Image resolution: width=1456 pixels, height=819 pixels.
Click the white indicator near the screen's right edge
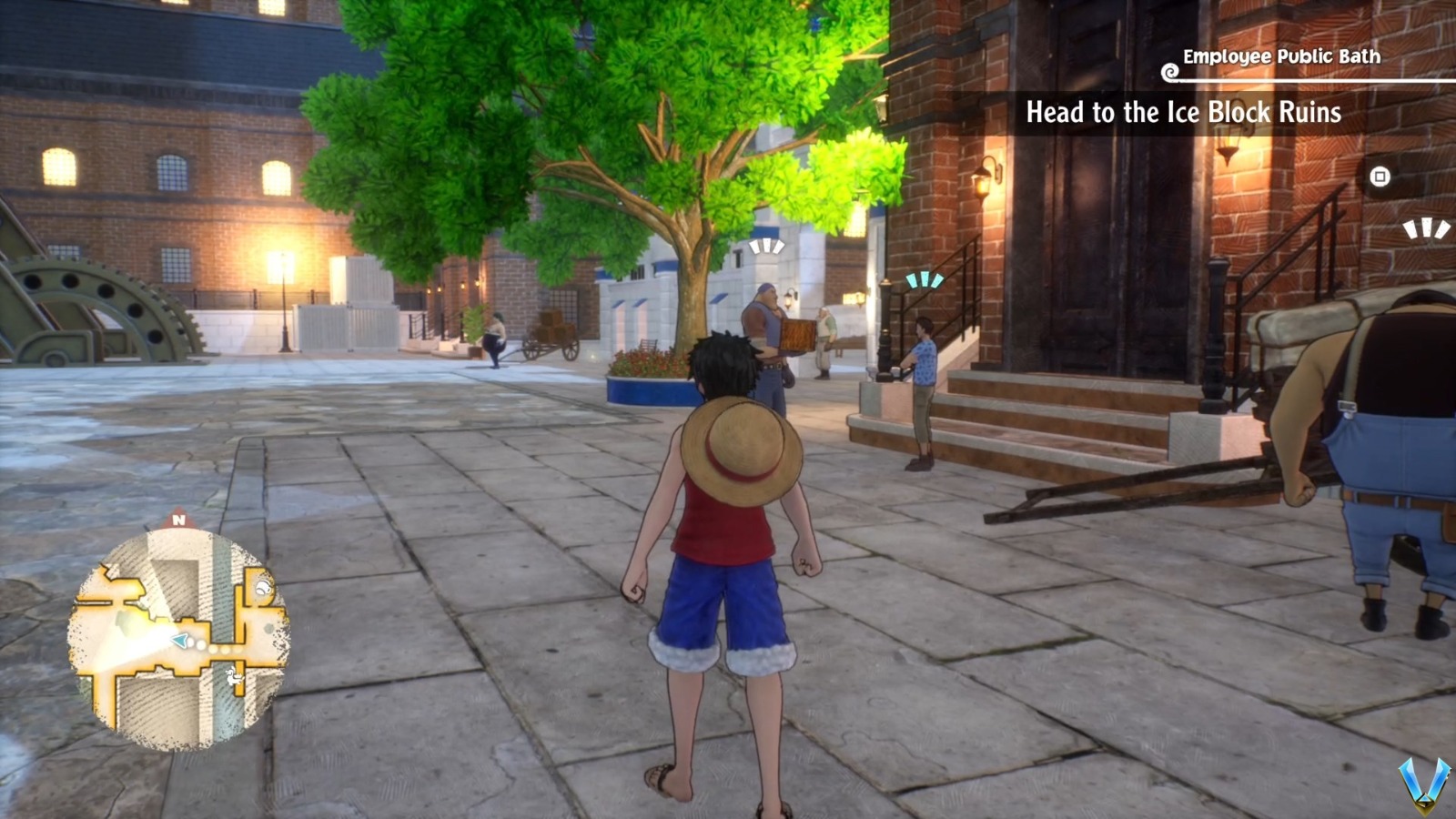(x=1426, y=227)
